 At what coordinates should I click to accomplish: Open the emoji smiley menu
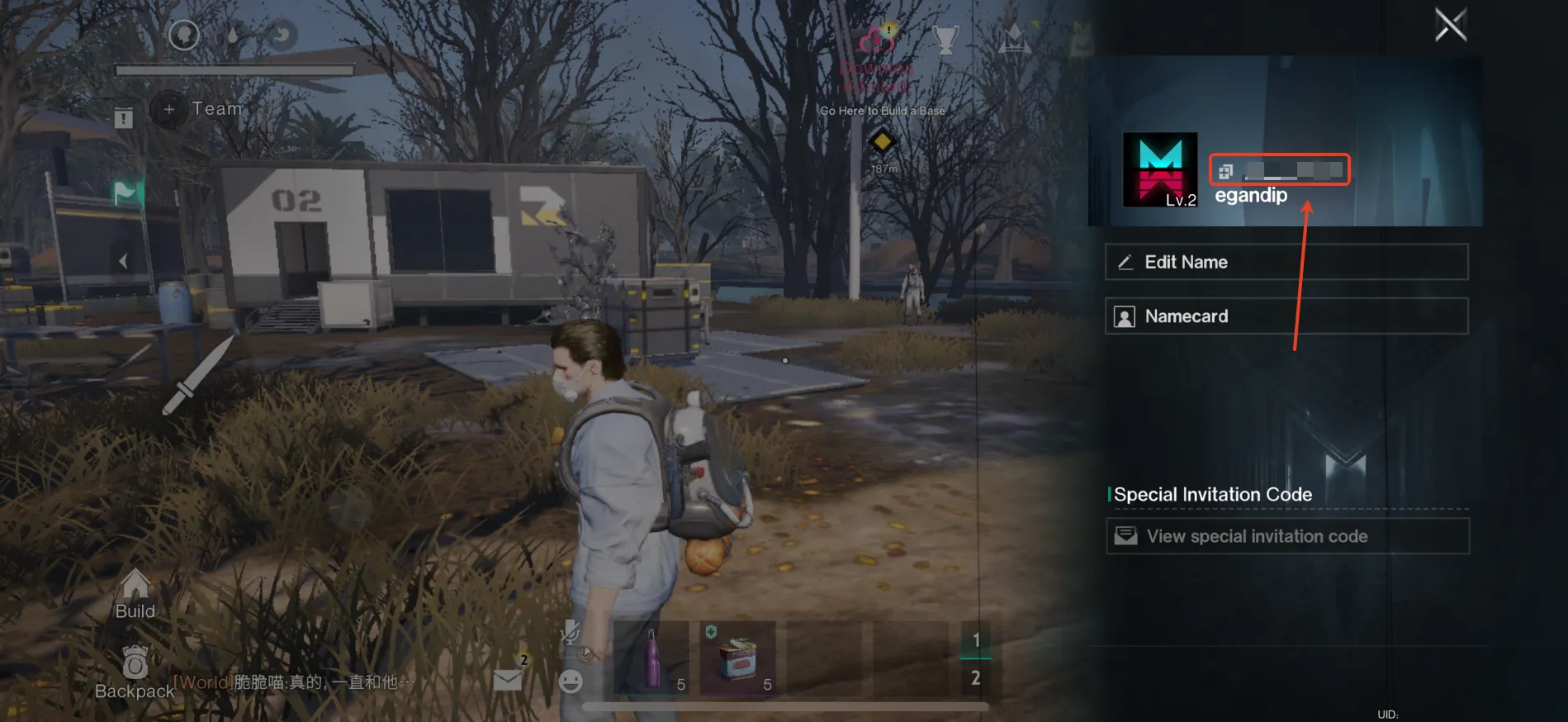pyautogui.click(x=571, y=682)
